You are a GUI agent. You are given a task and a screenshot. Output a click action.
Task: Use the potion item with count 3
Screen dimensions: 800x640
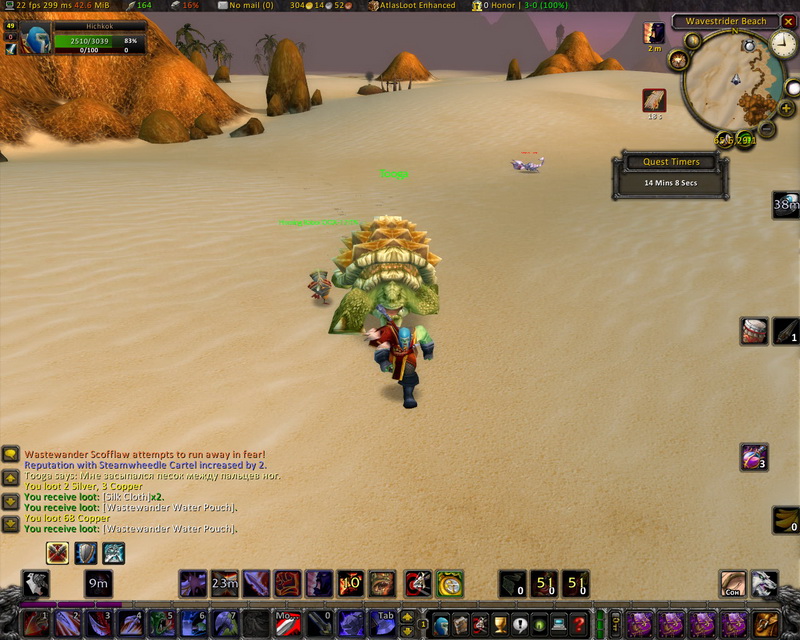click(x=754, y=456)
